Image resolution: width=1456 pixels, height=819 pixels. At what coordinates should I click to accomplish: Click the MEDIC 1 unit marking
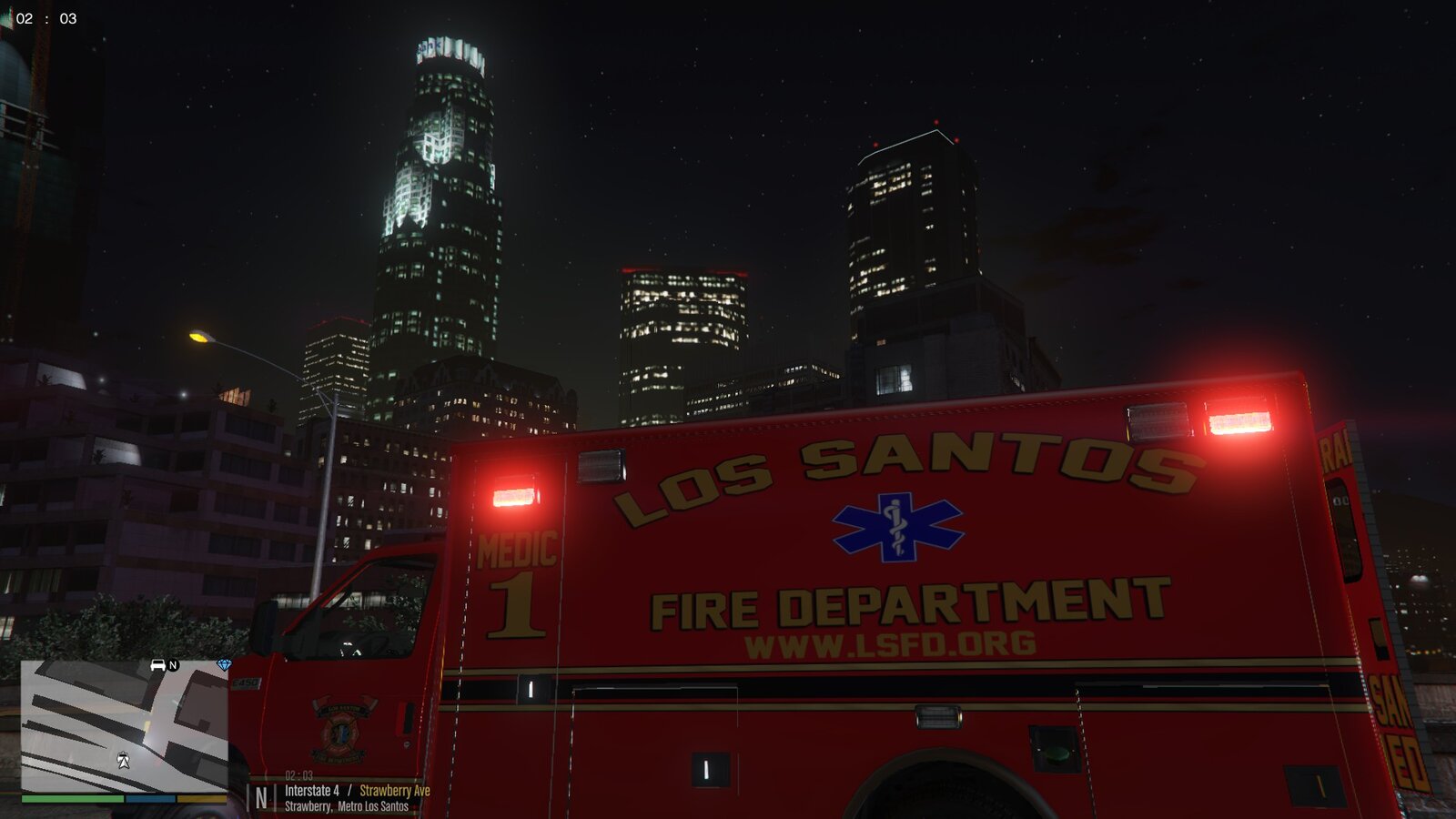(513, 573)
